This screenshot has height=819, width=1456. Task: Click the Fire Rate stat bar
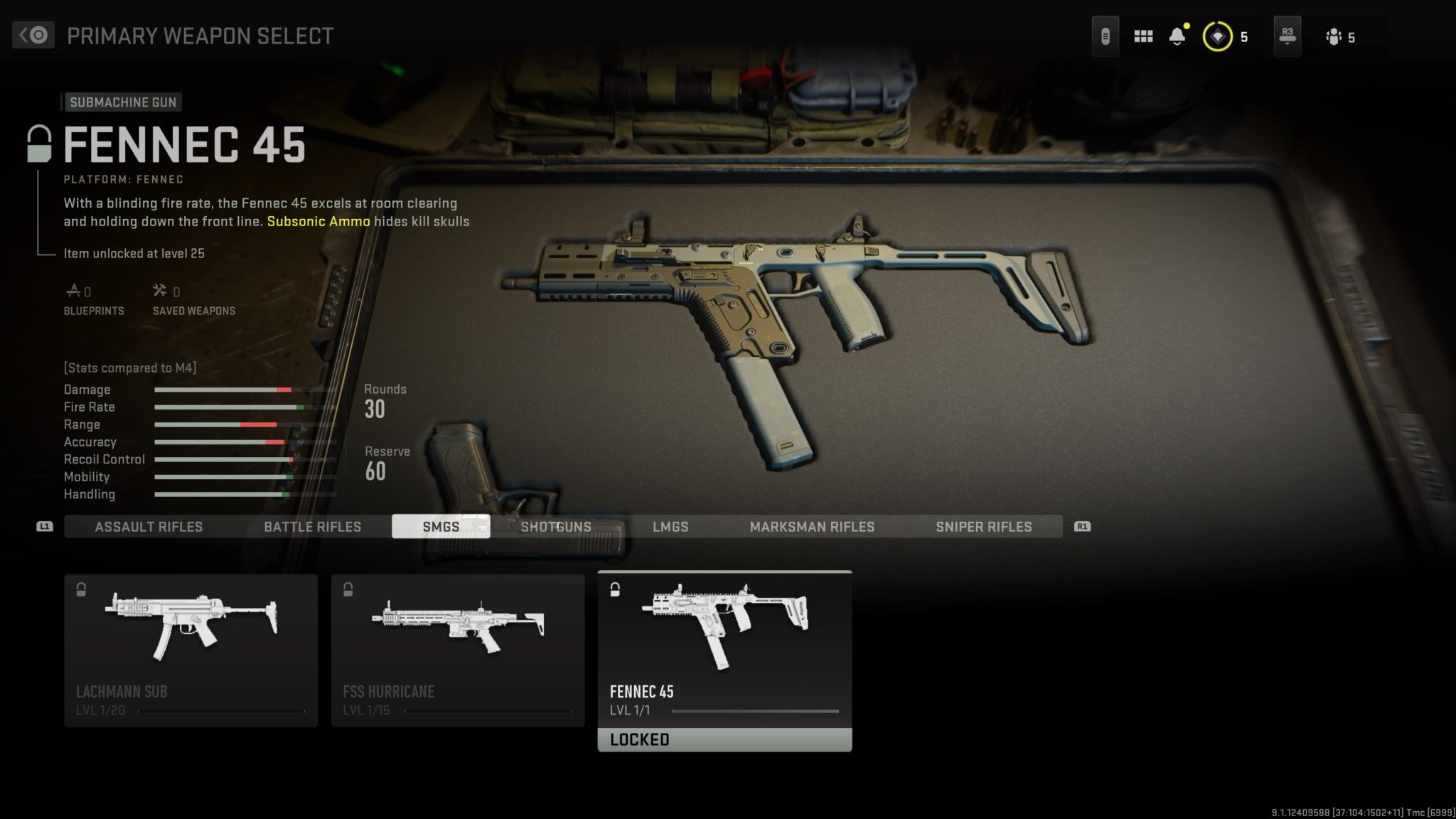[227, 407]
